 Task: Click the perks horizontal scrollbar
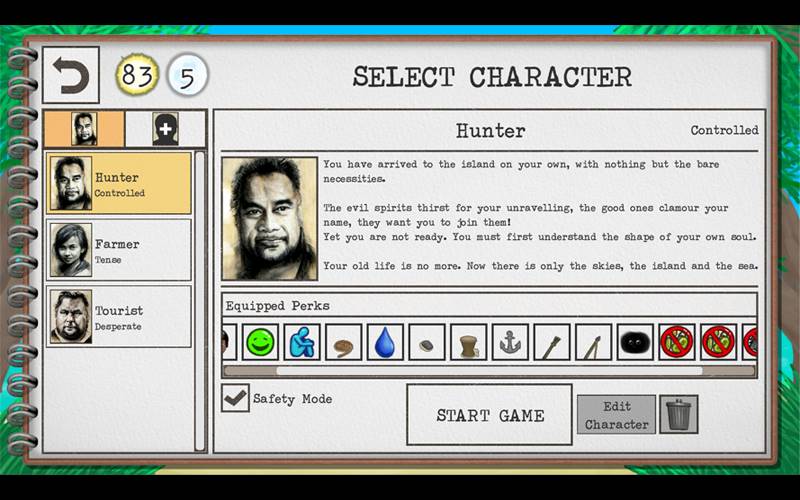pyautogui.click(x=462, y=370)
